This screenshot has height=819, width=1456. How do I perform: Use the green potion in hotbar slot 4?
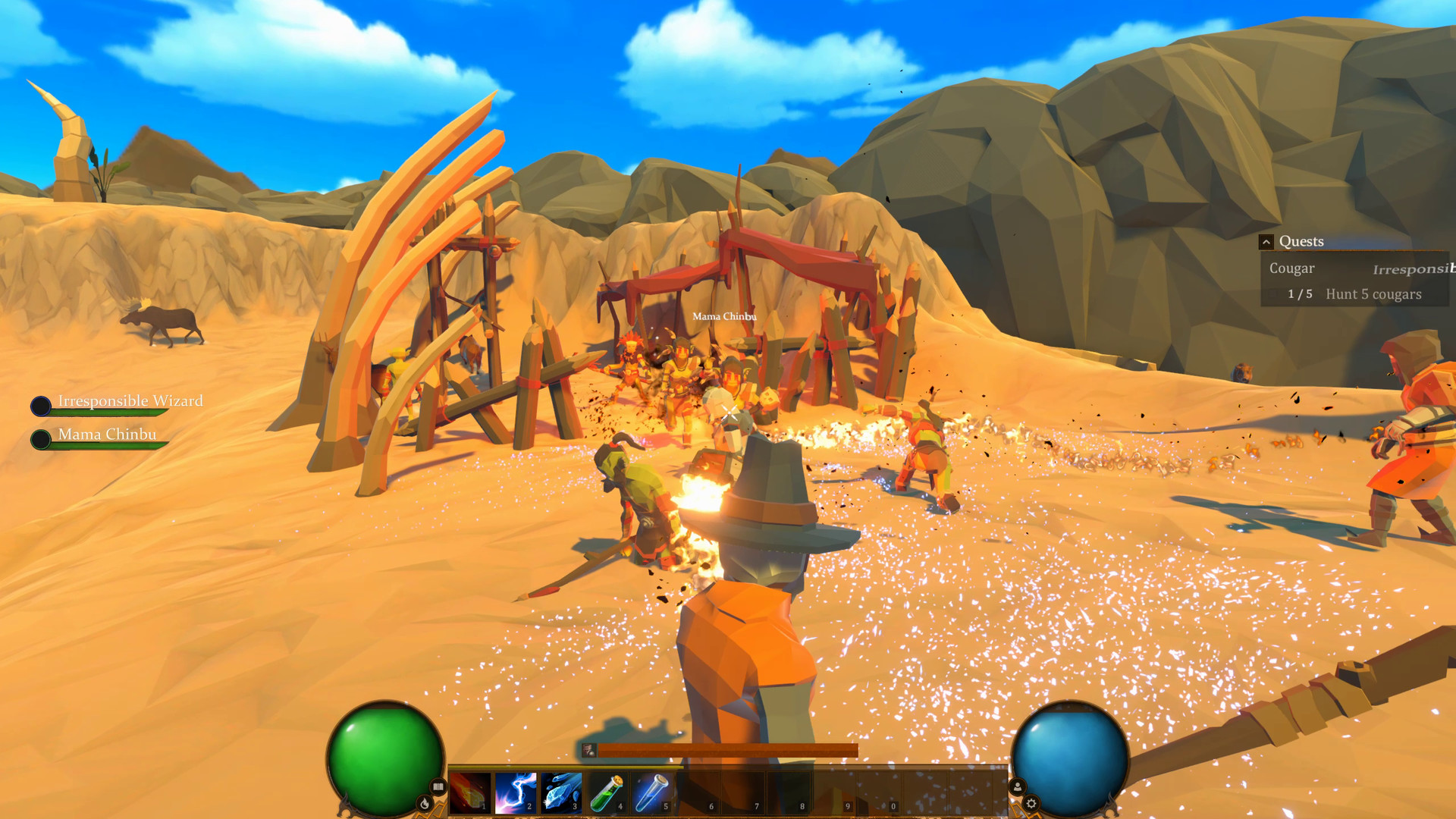pos(608,792)
